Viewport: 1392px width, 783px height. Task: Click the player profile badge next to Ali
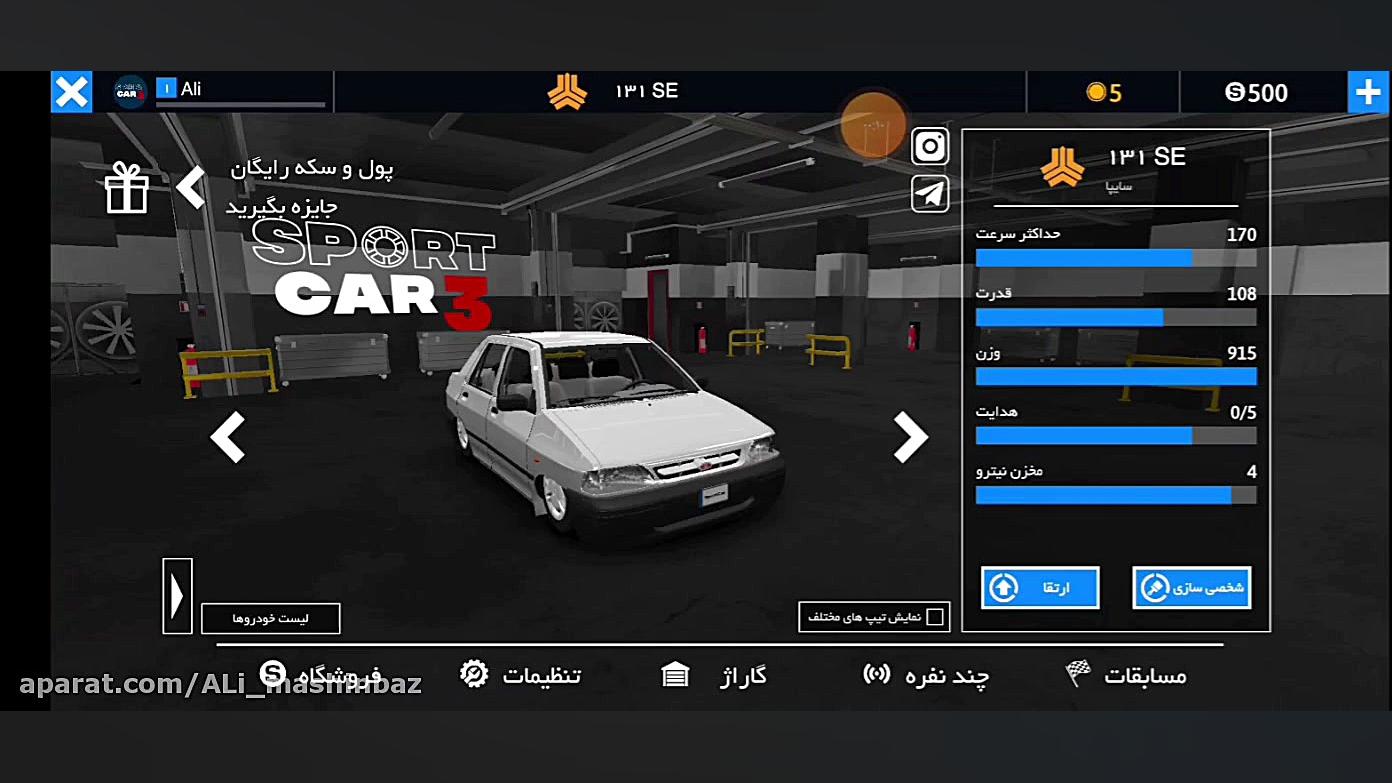pyautogui.click(x=131, y=90)
